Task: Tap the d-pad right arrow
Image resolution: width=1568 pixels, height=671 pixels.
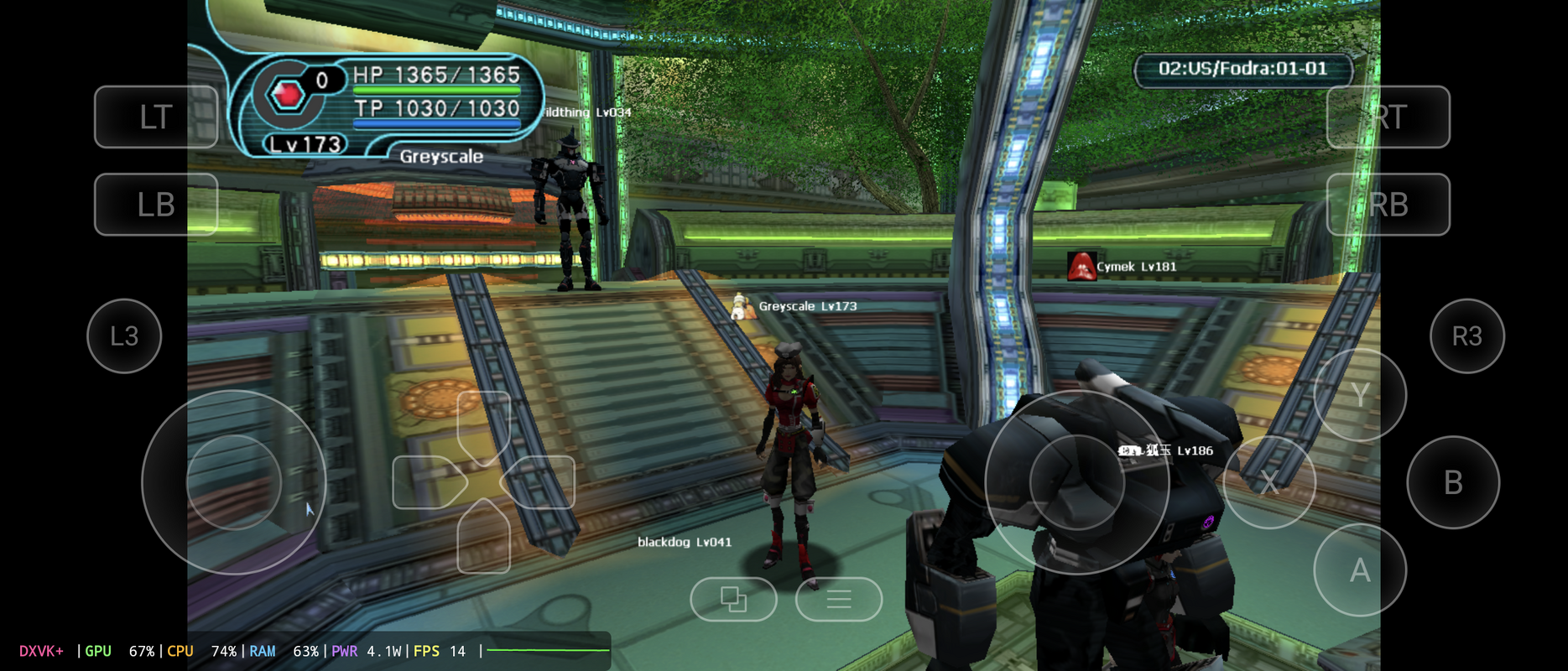Action: (541, 482)
